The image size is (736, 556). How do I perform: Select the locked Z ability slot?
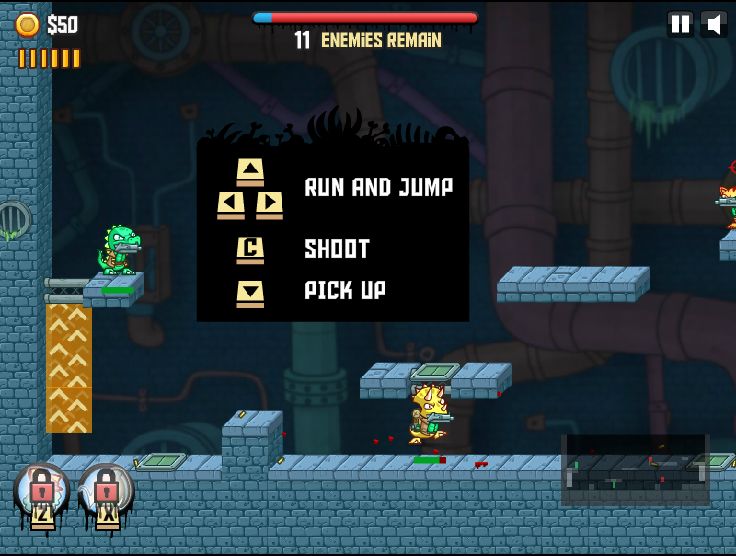[41, 494]
